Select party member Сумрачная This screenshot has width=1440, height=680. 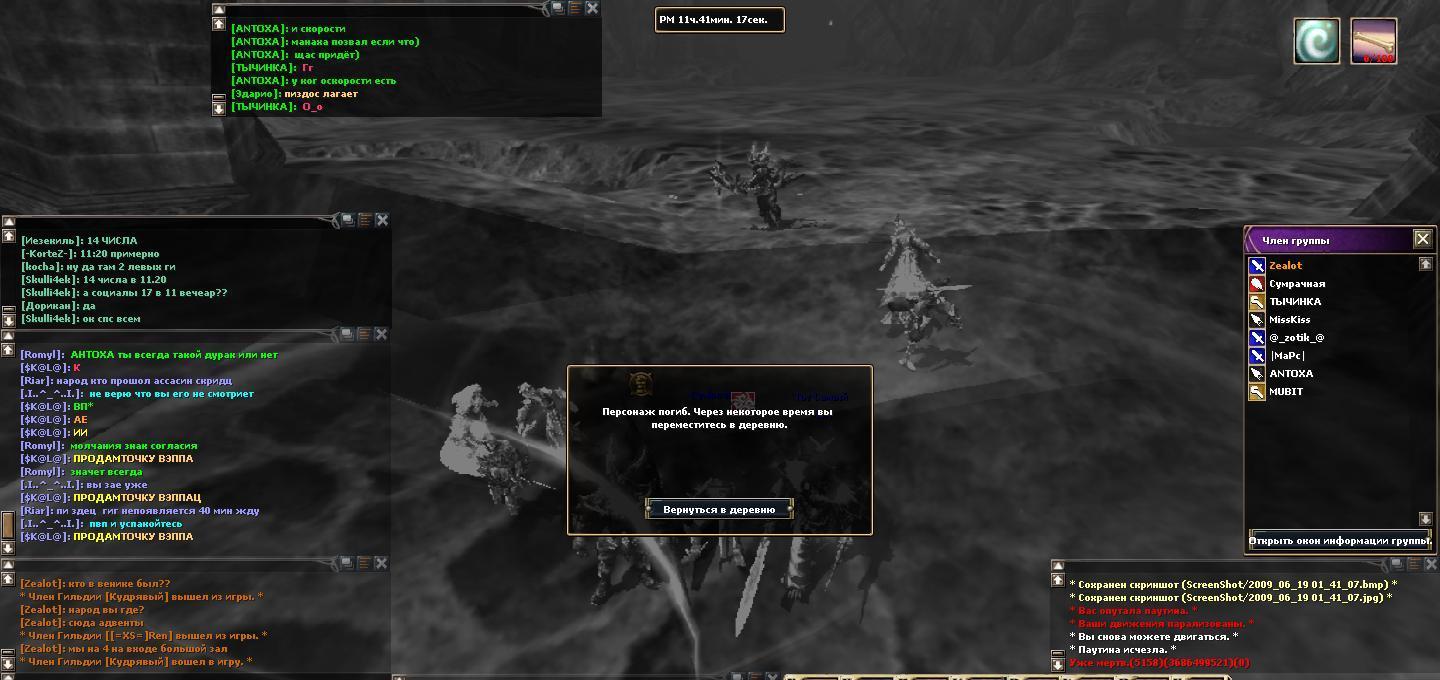pos(1296,284)
